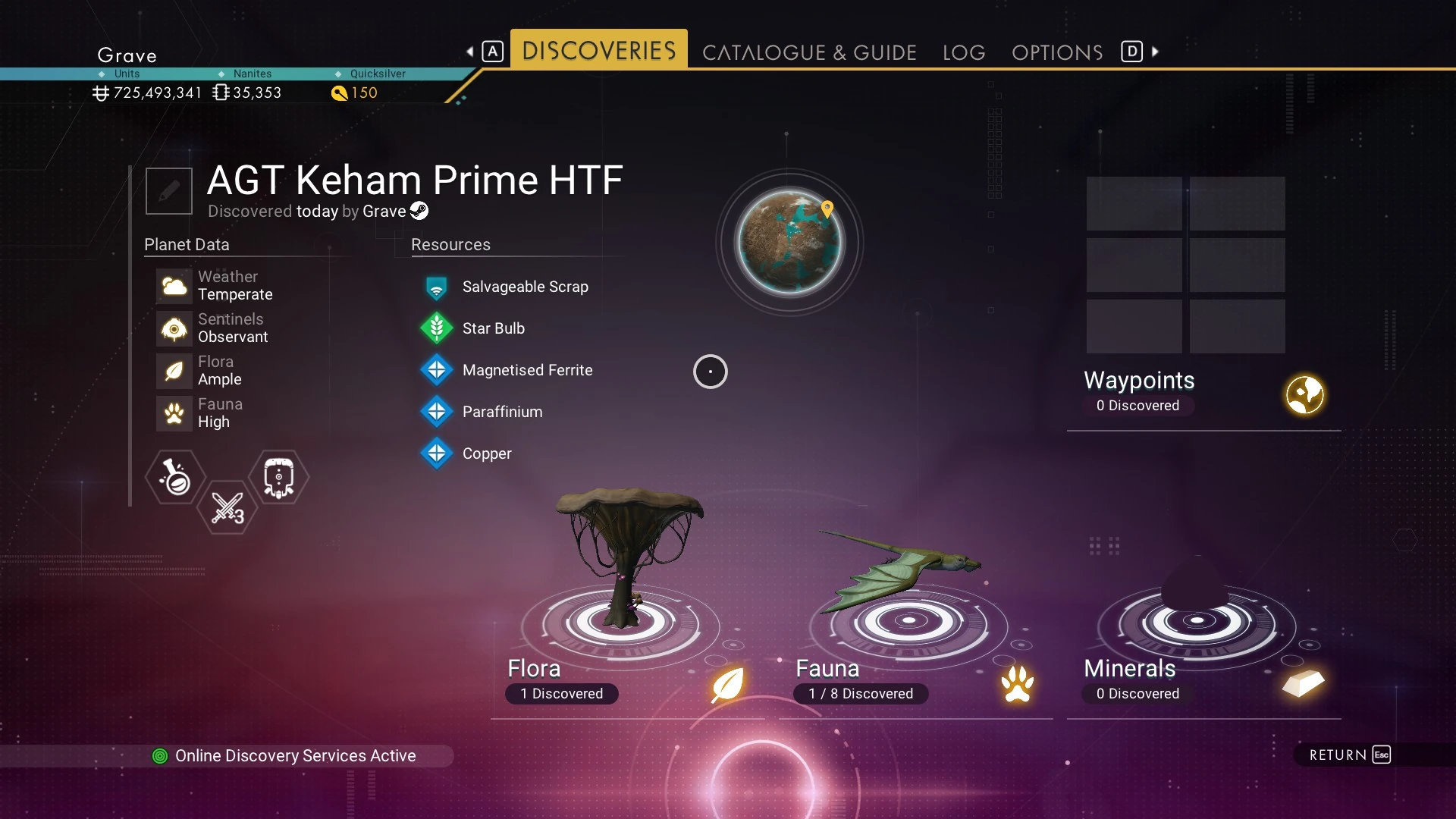Switch to the Log tab
1456x819 pixels.
point(964,52)
